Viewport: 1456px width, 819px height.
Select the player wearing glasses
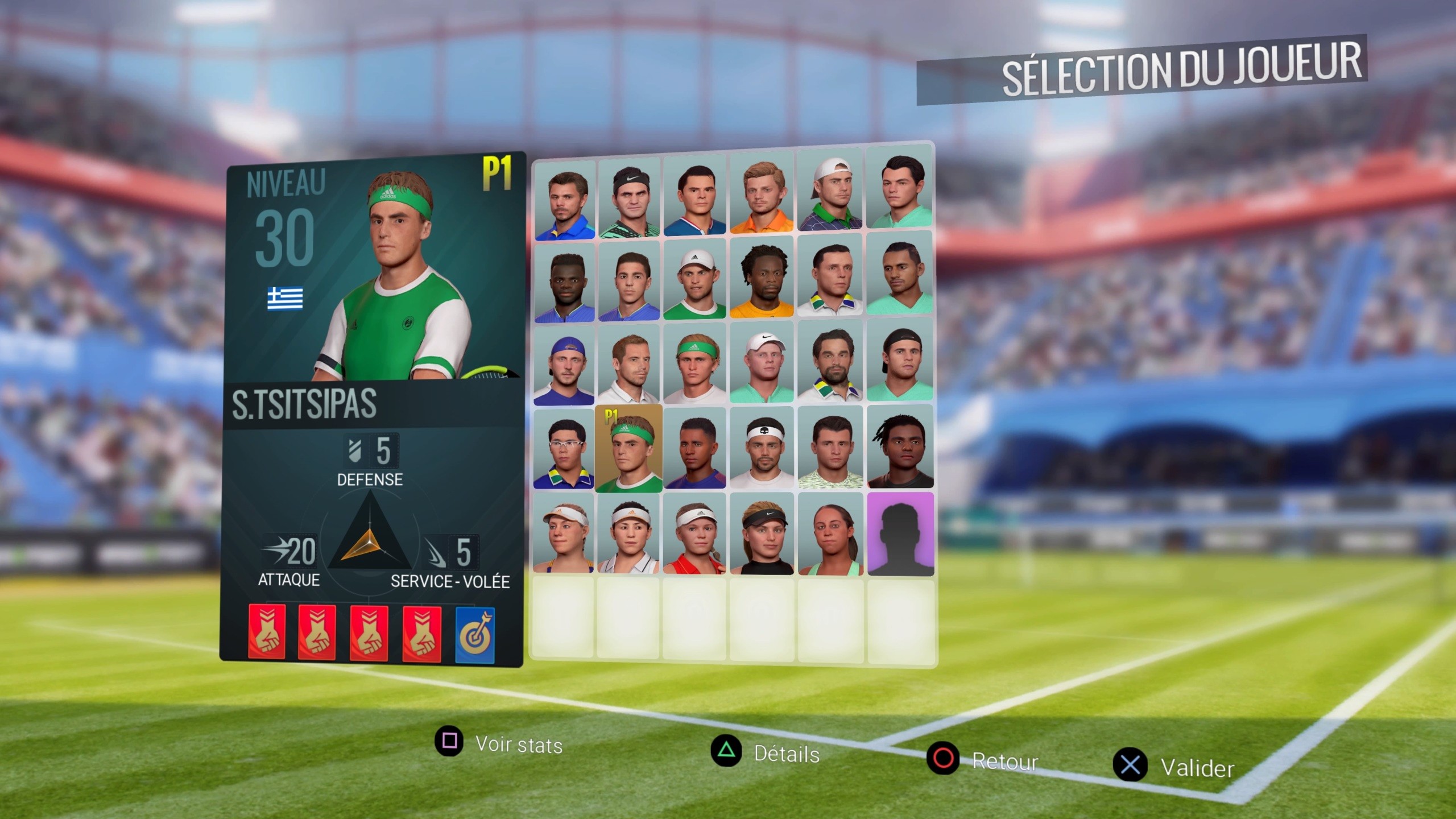tap(564, 449)
